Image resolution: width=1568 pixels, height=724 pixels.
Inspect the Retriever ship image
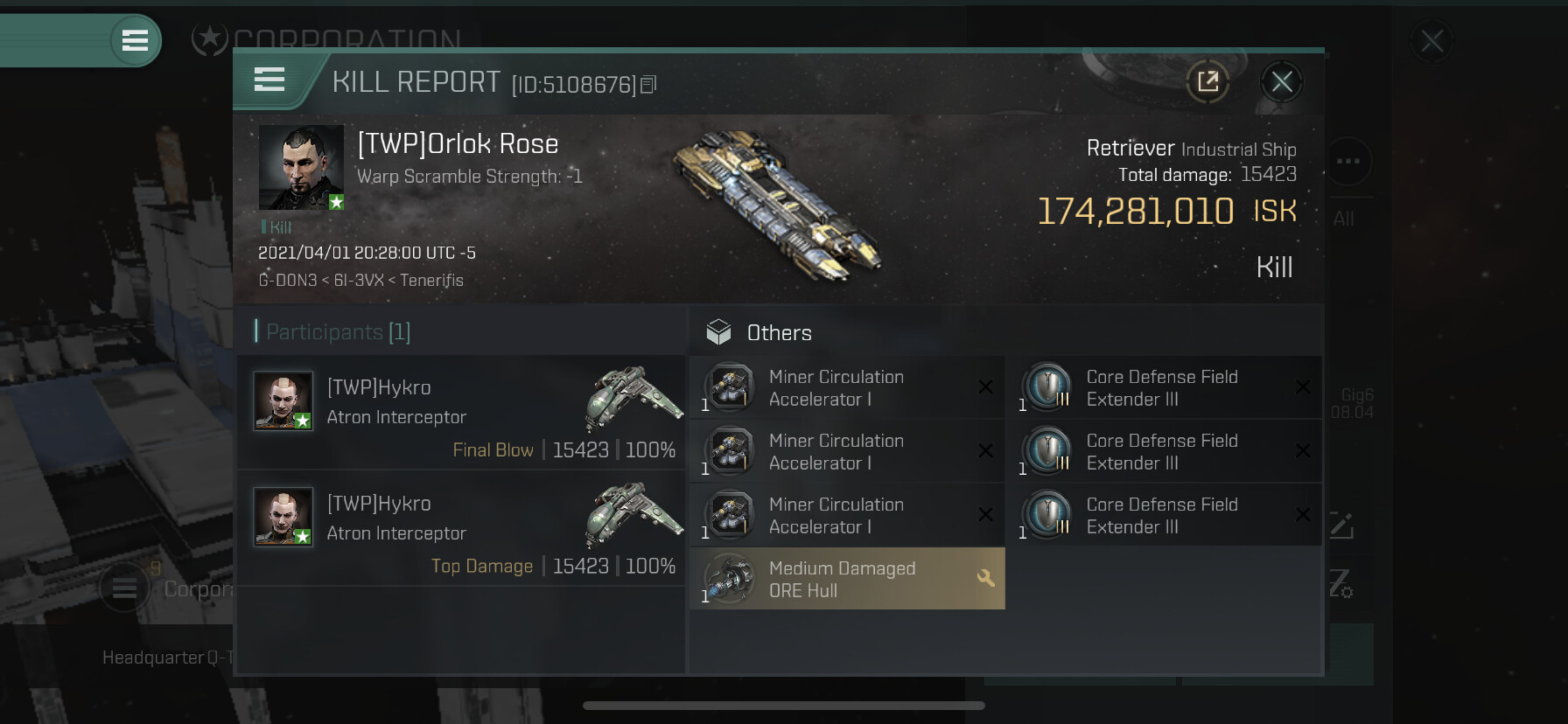click(778, 206)
